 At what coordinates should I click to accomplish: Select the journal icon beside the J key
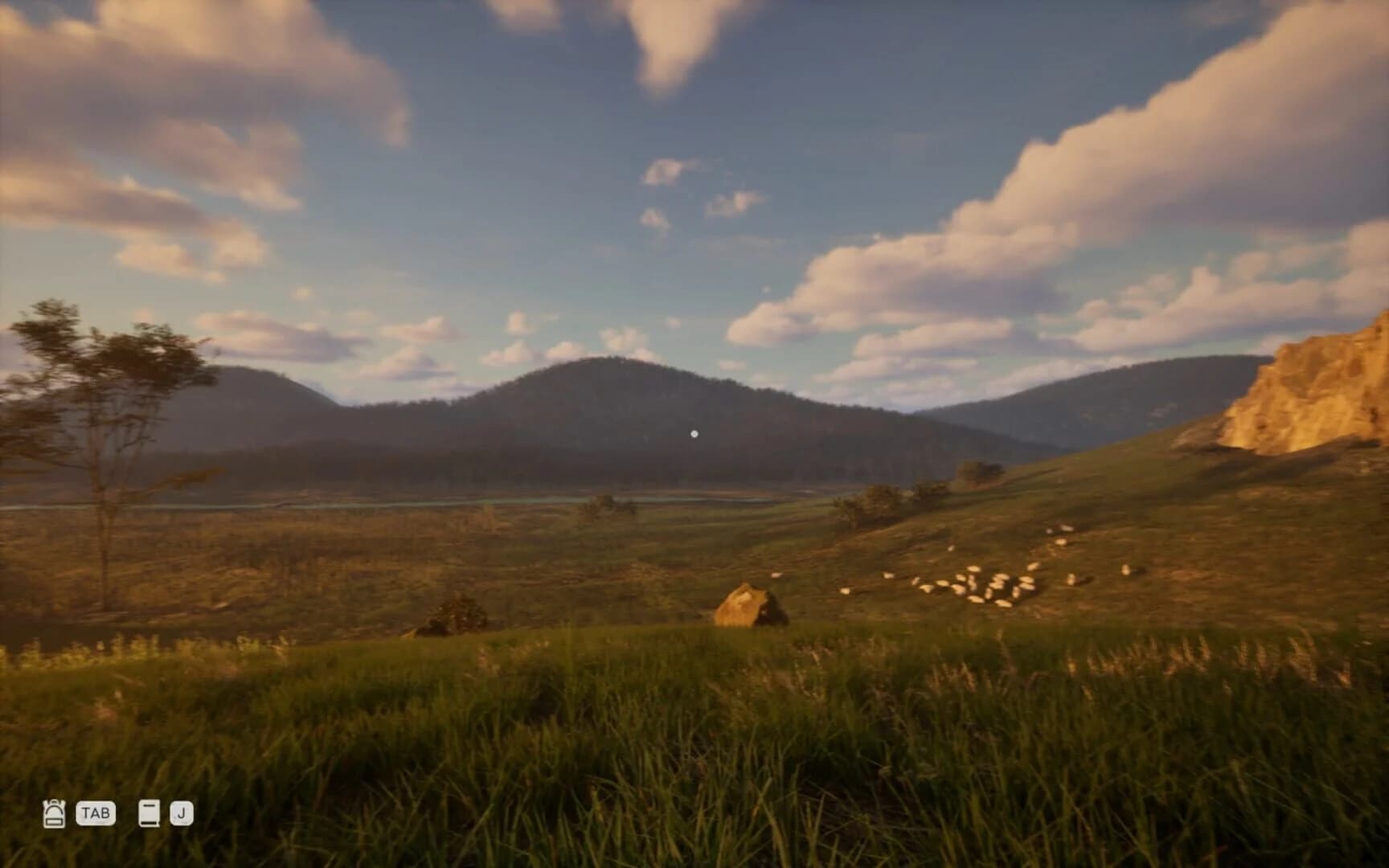(150, 814)
